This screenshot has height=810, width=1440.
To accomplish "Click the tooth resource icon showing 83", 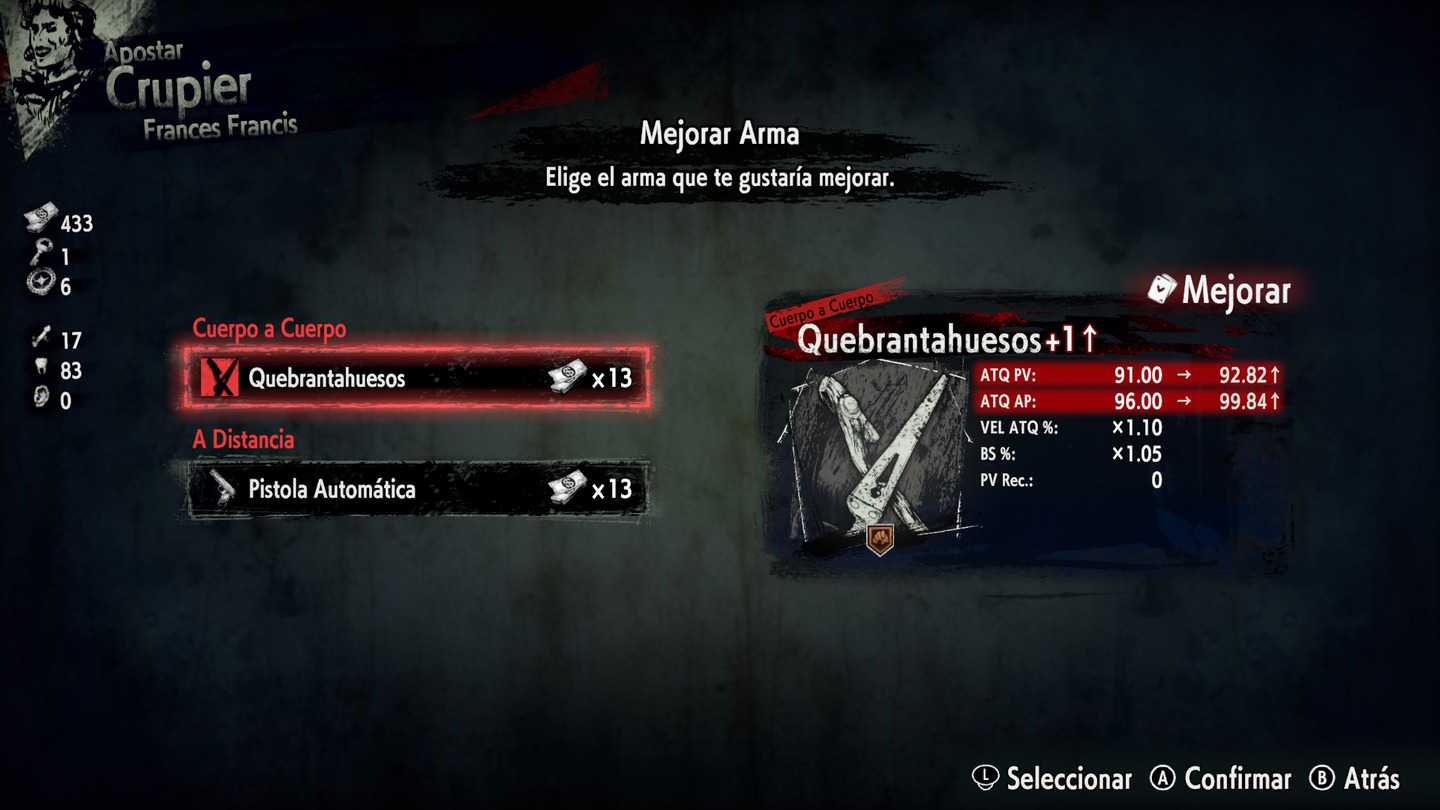I will [43, 365].
